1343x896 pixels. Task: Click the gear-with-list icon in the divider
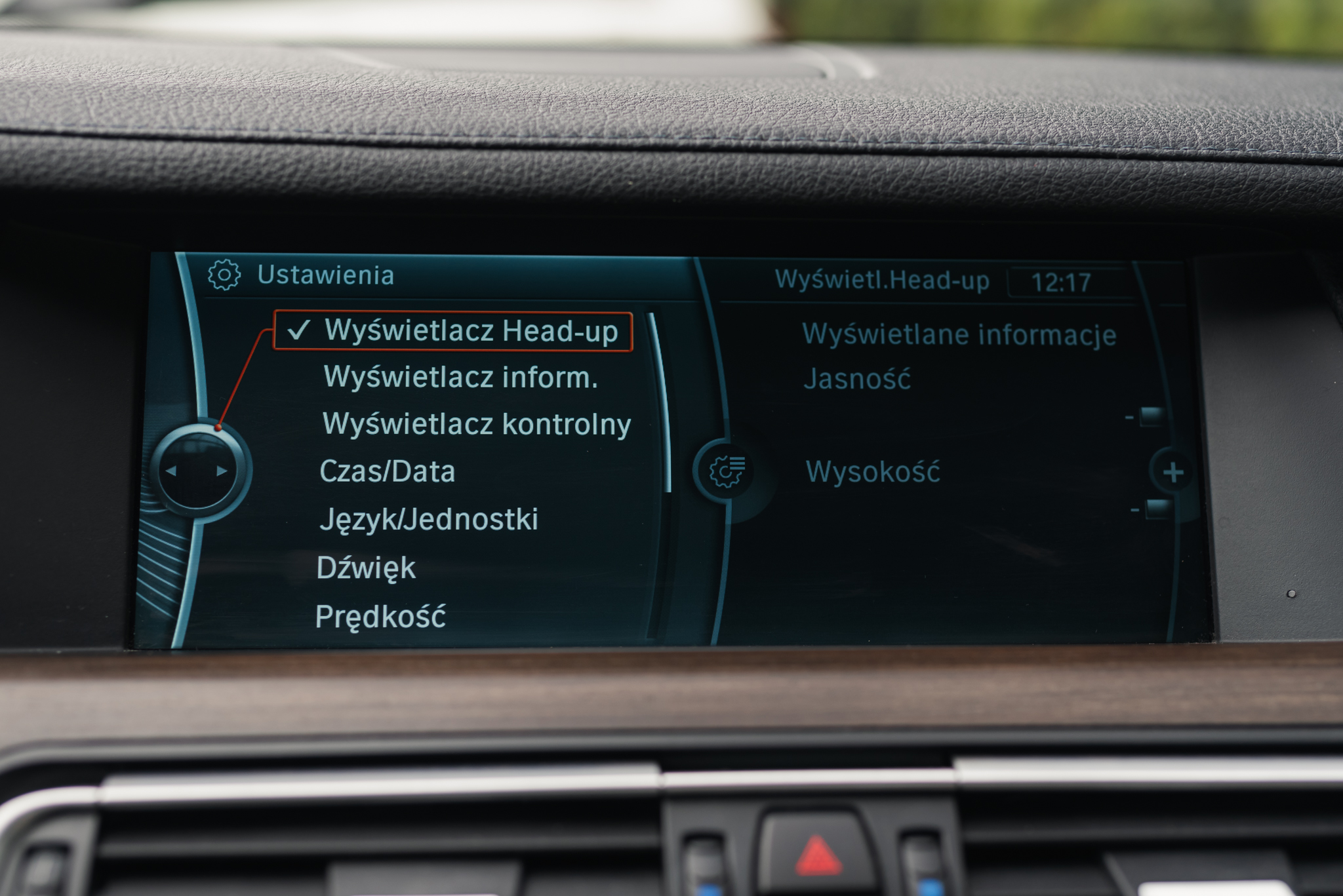(x=727, y=471)
